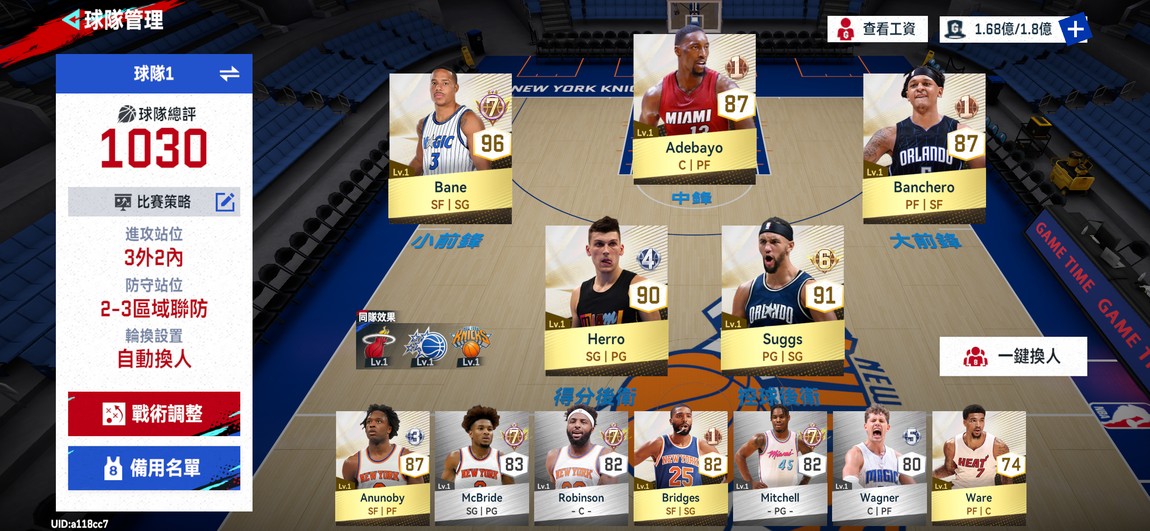Switch team using the swap arrows
The height and width of the screenshot is (531, 1150).
coord(229,73)
